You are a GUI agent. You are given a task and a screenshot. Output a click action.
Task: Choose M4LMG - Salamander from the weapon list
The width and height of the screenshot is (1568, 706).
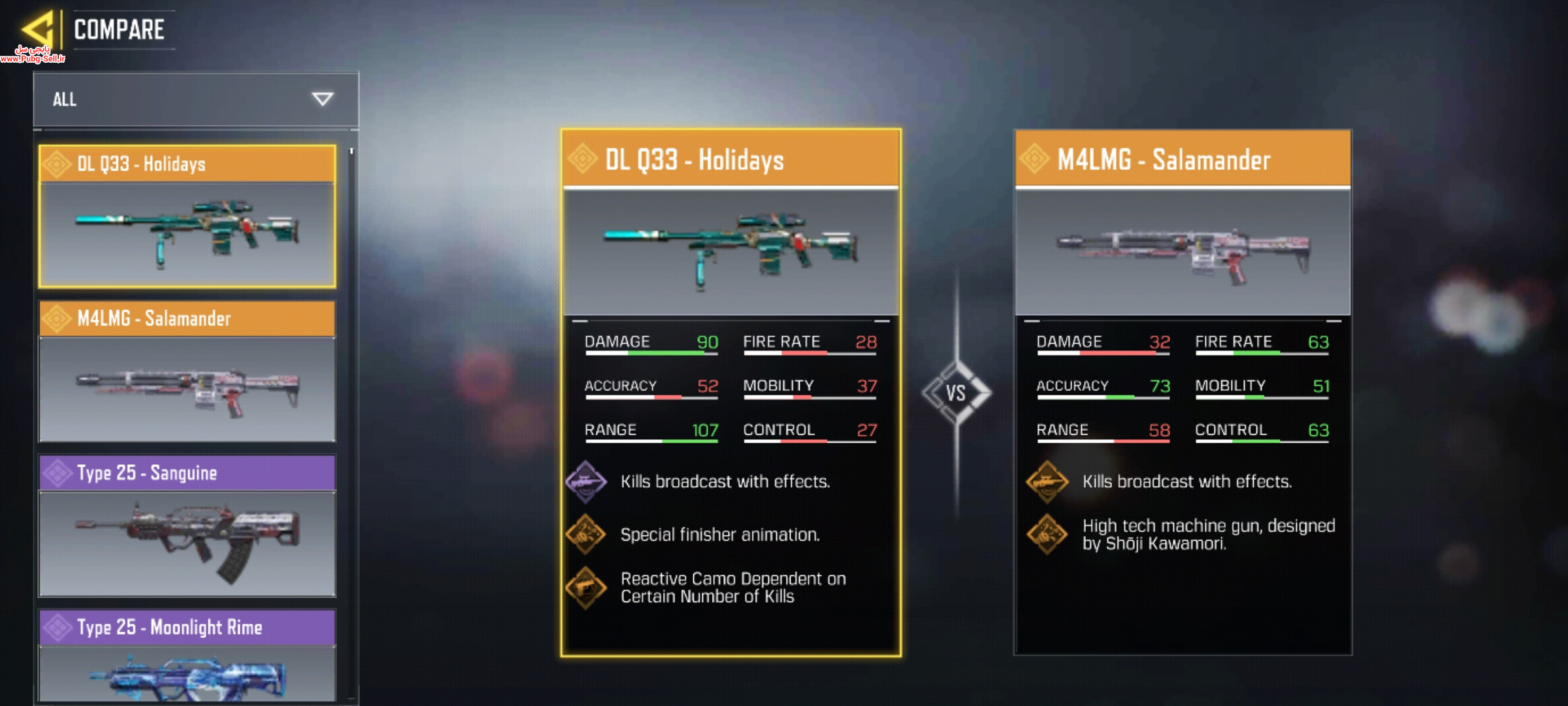(x=188, y=371)
